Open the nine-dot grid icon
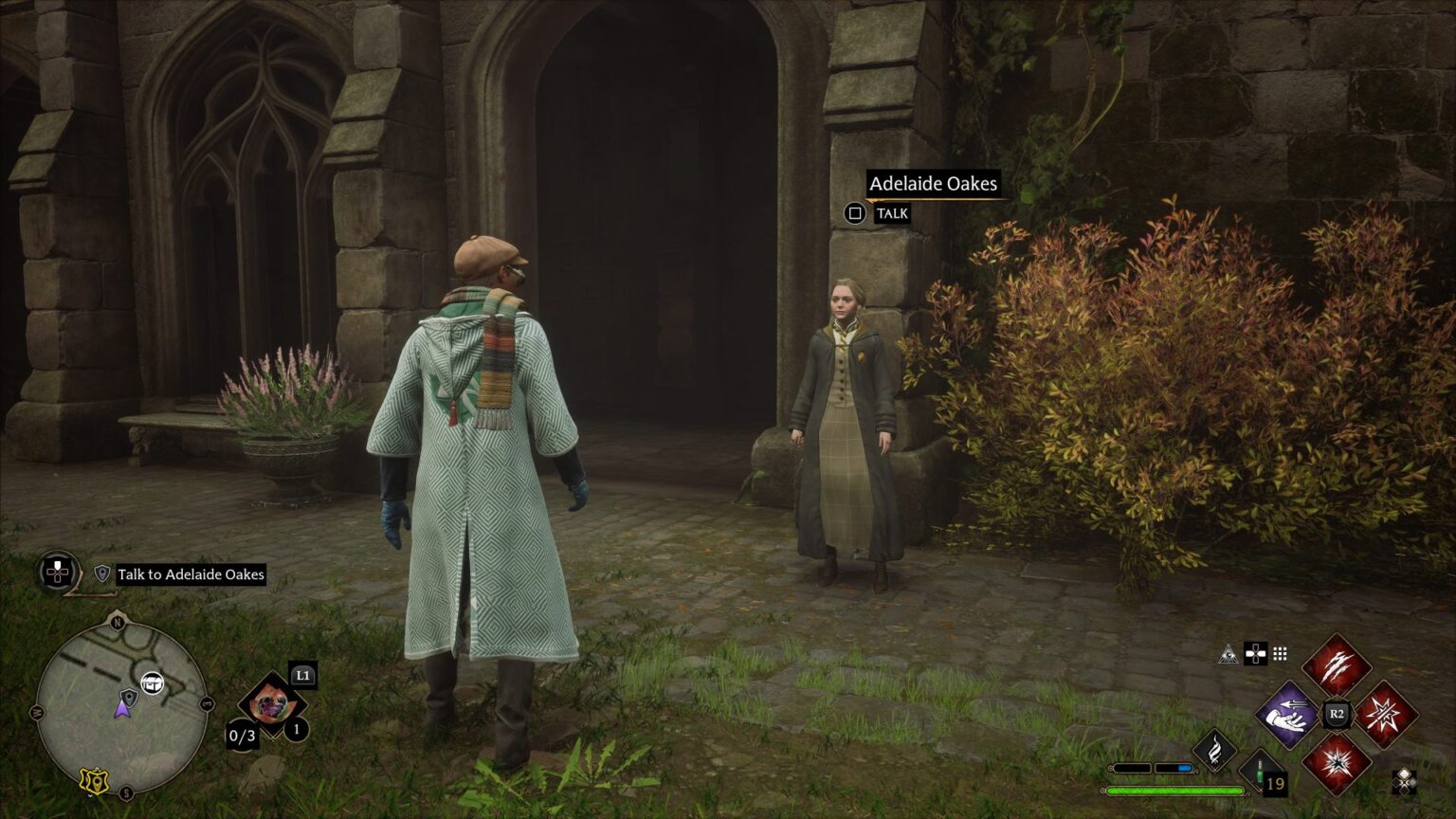Viewport: 1456px width, 819px height. click(1280, 653)
